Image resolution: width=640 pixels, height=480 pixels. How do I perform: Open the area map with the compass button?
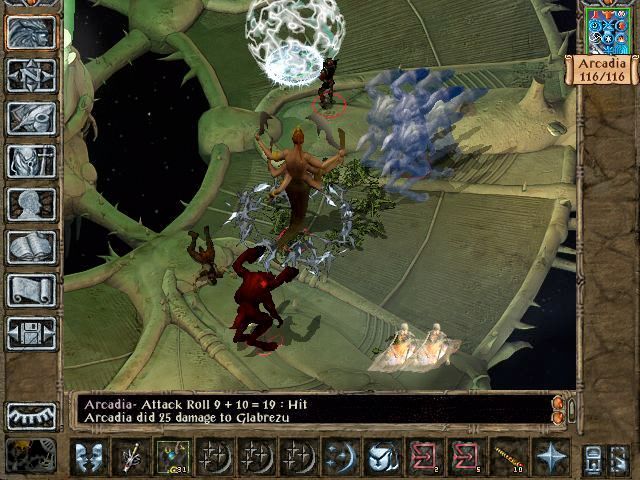(x=31, y=75)
